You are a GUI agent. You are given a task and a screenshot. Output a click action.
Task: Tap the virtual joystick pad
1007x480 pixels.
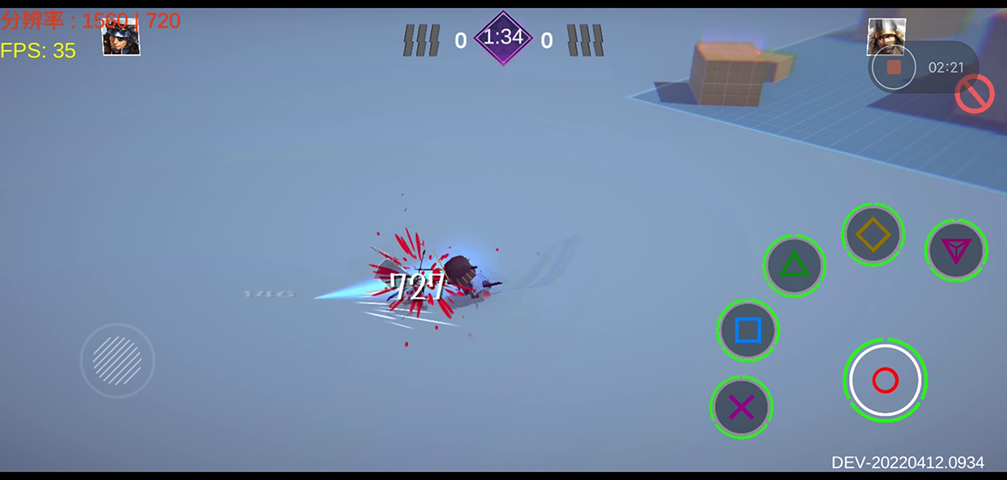[117, 360]
